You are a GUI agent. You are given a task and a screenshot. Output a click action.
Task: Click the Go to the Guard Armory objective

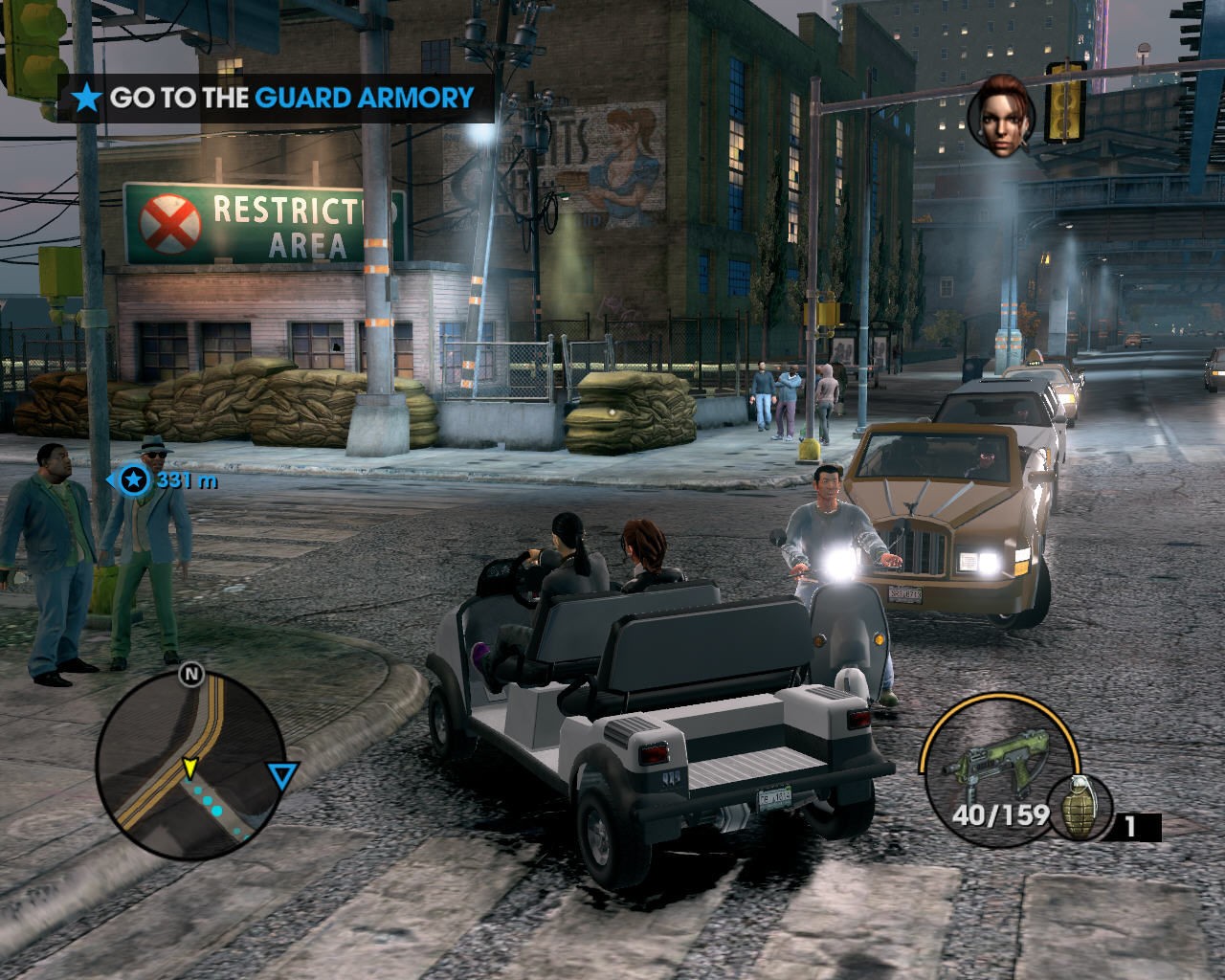click(276, 98)
